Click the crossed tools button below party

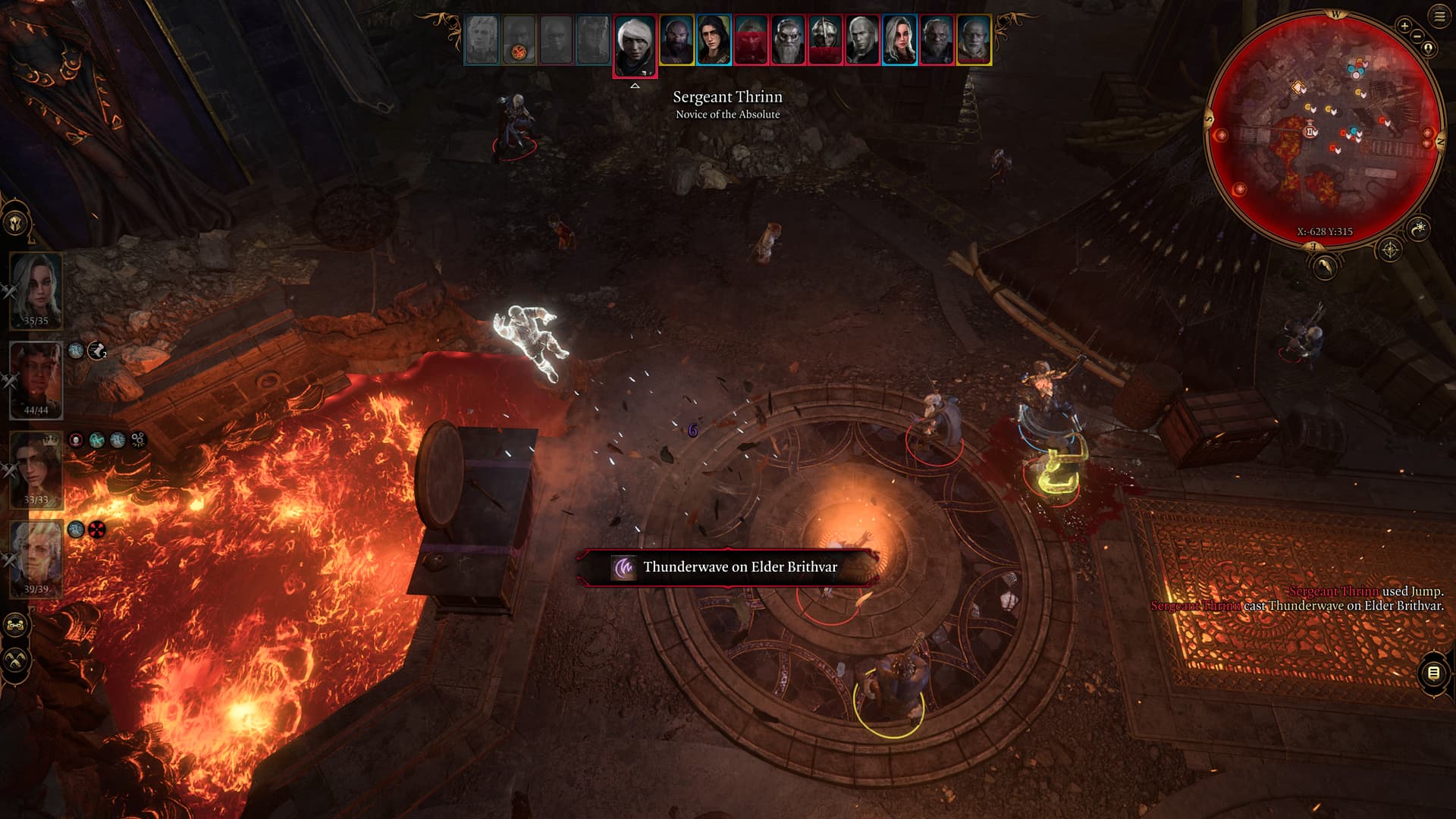(15, 661)
